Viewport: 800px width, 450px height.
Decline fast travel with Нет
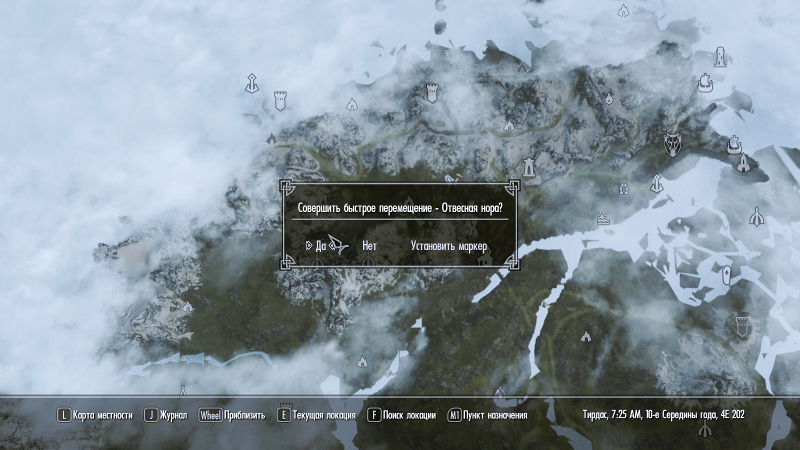coord(369,244)
